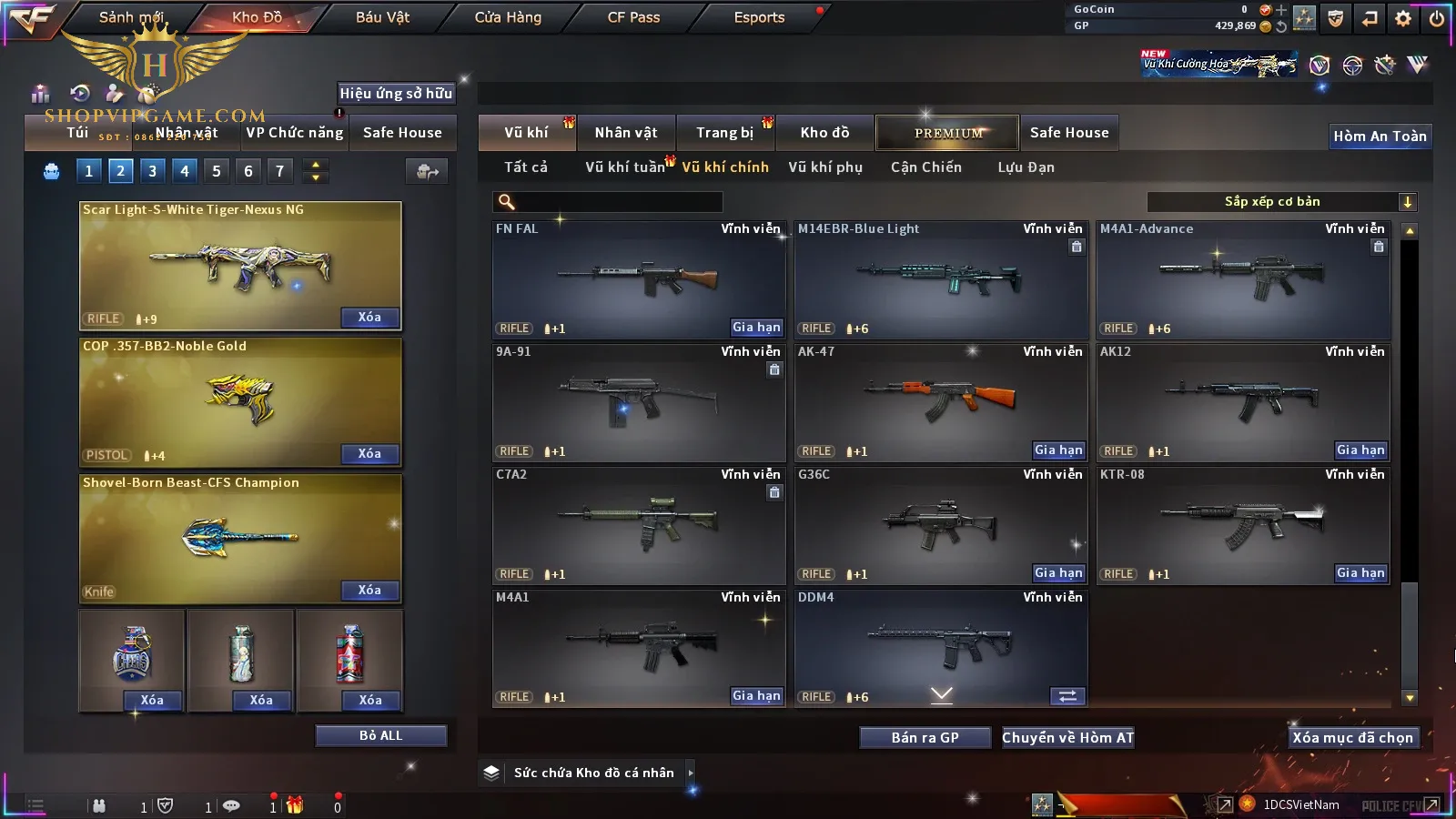Select the AK-47 weapon card
Screen dimensions: 1456x819
[941, 402]
